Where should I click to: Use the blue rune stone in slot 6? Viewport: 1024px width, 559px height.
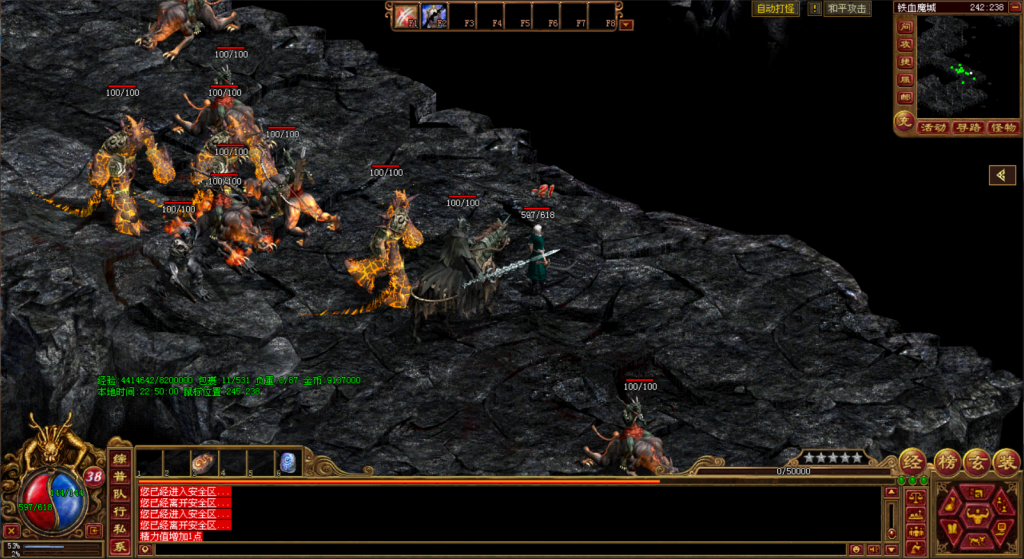(x=287, y=462)
